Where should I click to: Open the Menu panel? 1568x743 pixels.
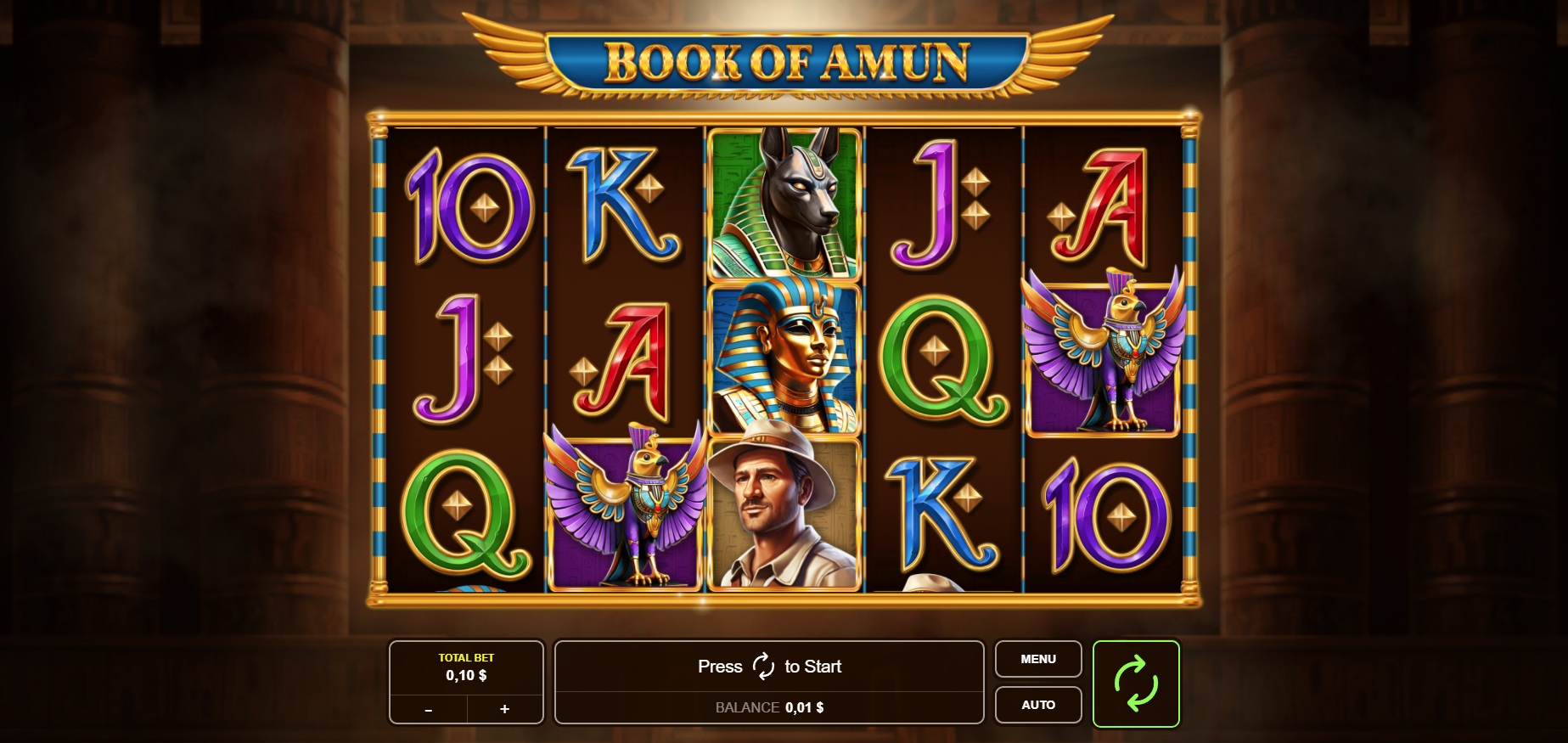point(1037,659)
